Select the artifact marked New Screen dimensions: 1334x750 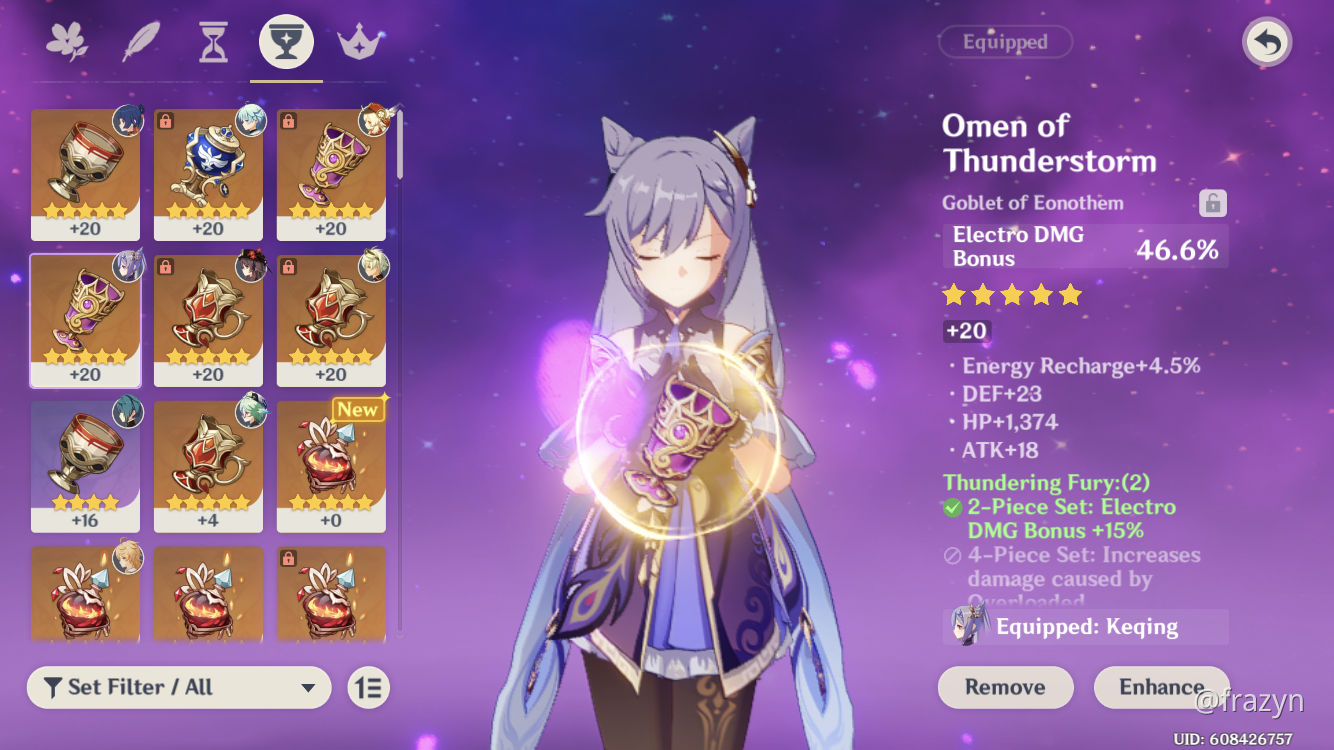331,465
